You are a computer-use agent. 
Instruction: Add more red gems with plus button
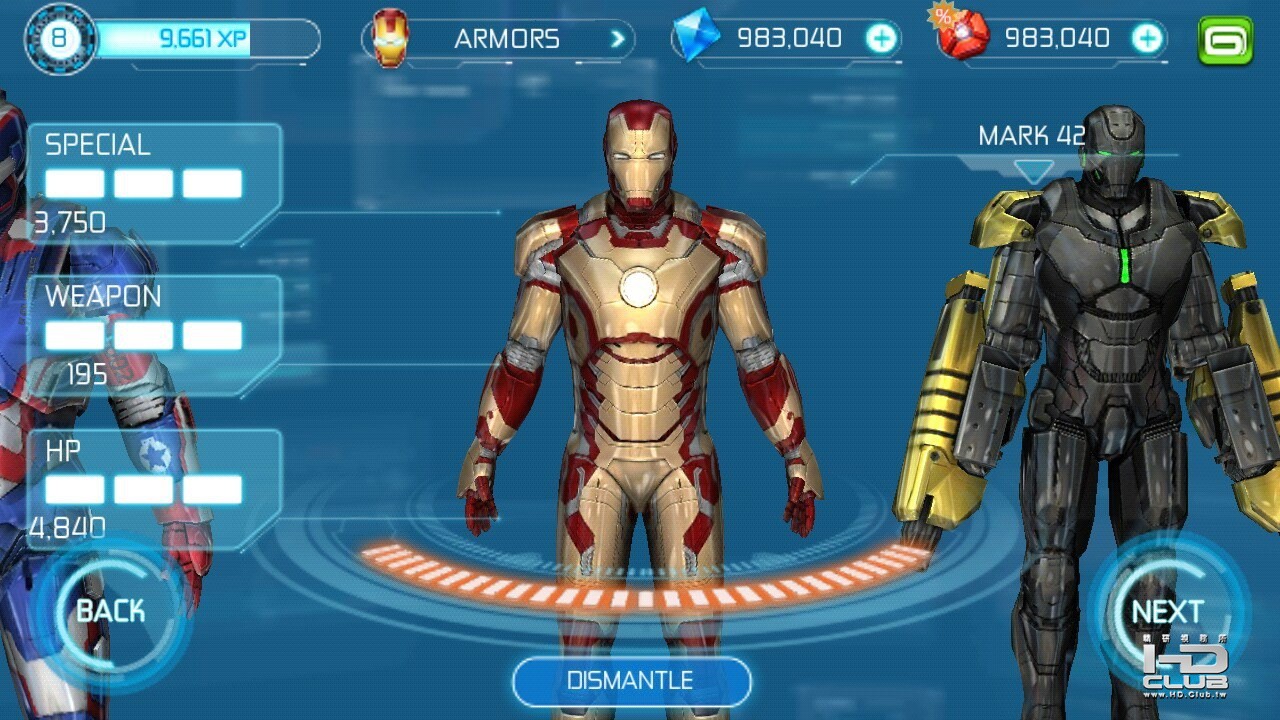(x=1147, y=39)
